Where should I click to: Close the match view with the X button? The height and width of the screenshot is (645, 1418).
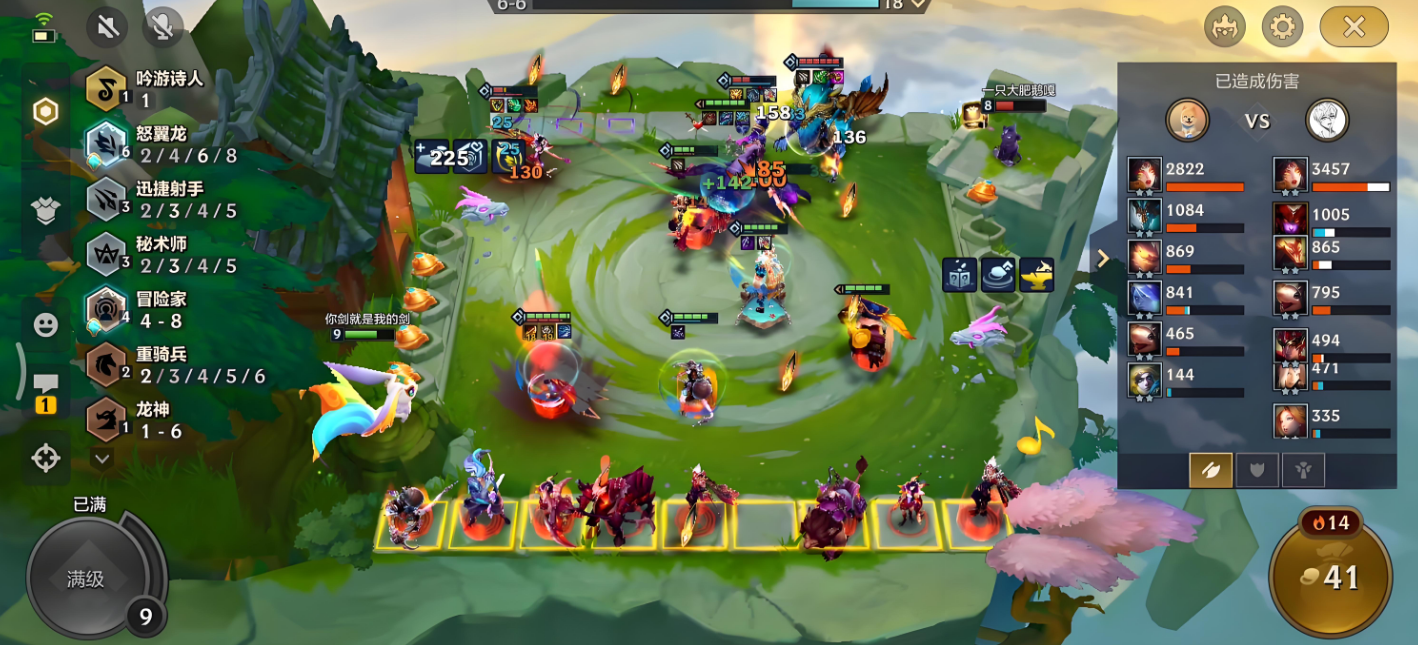coord(1353,27)
